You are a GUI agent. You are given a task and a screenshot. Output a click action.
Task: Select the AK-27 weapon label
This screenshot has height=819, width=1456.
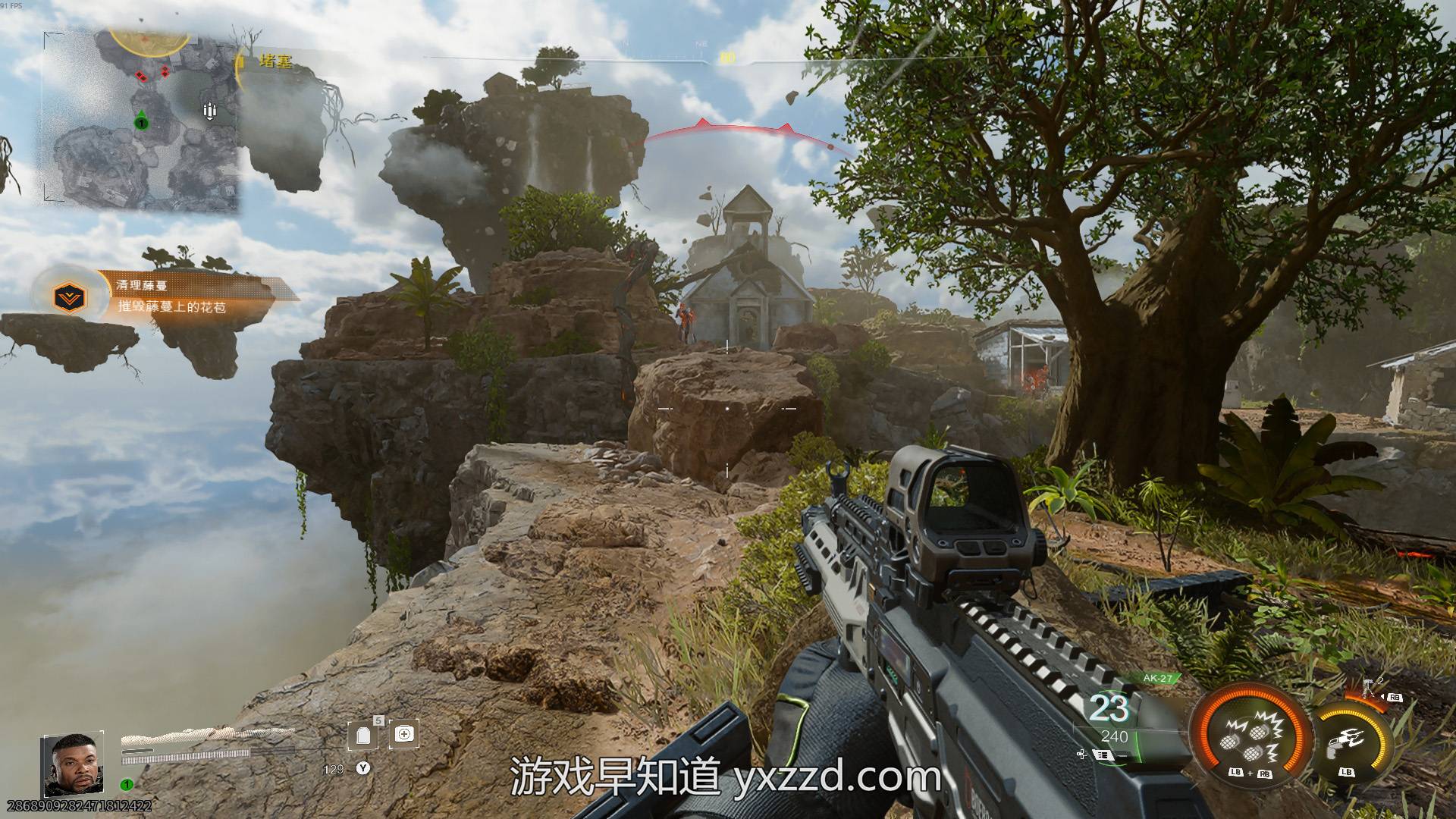[x=1156, y=679]
